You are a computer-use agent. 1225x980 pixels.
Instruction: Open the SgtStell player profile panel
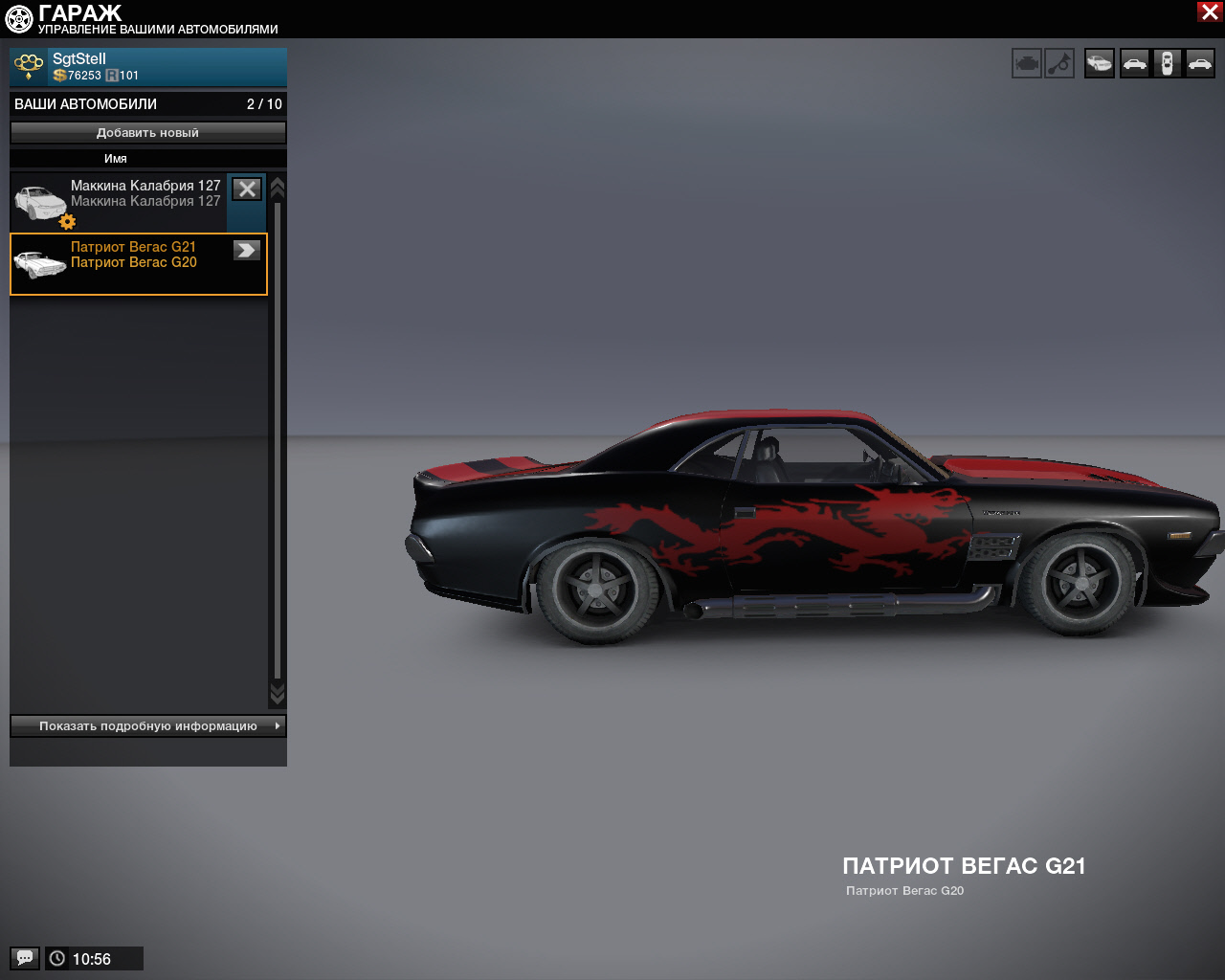click(x=148, y=67)
